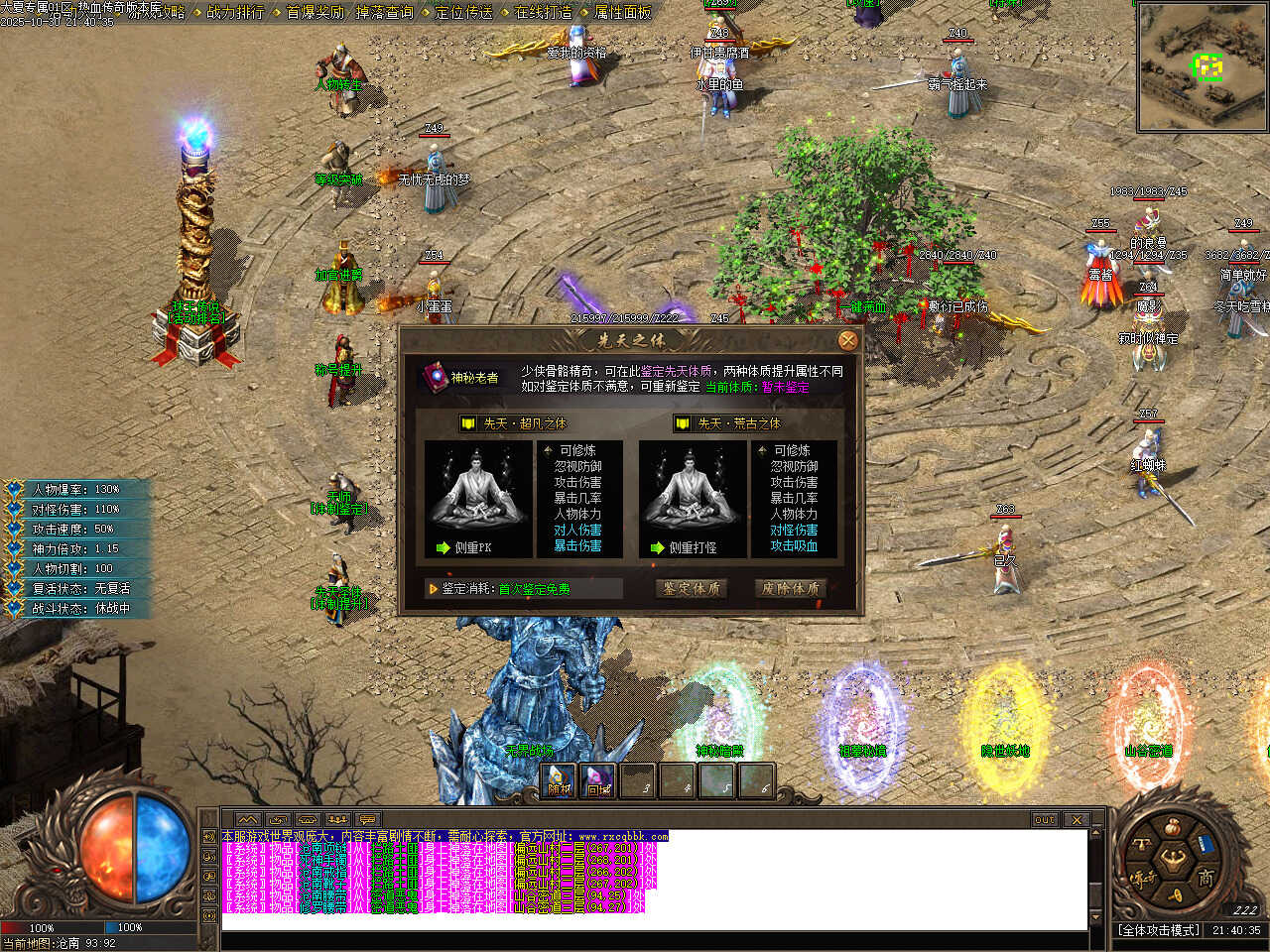
Task: Open the 掉落查询 drop lookup
Action: (x=384, y=12)
